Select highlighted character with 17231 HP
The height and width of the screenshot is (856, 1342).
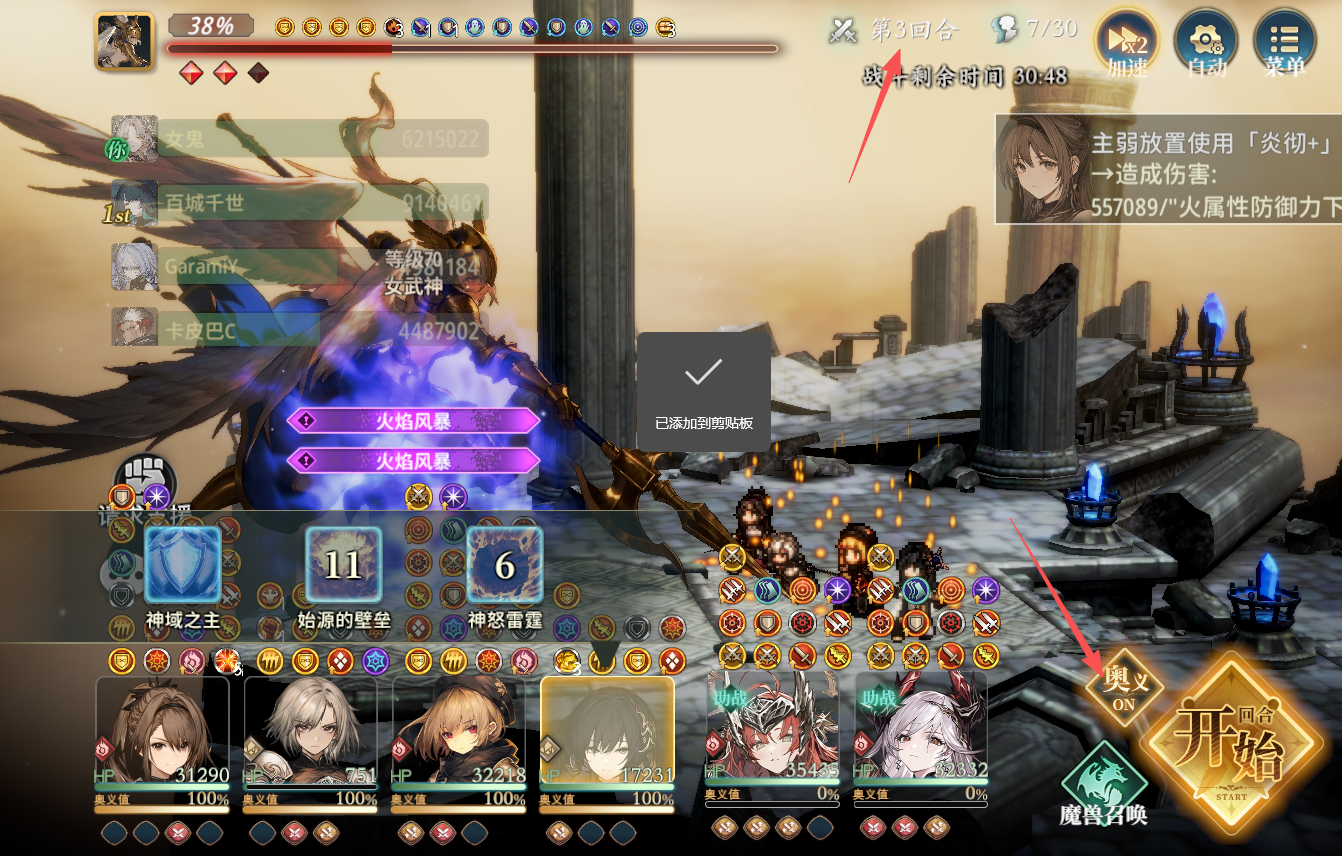point(607,734)
